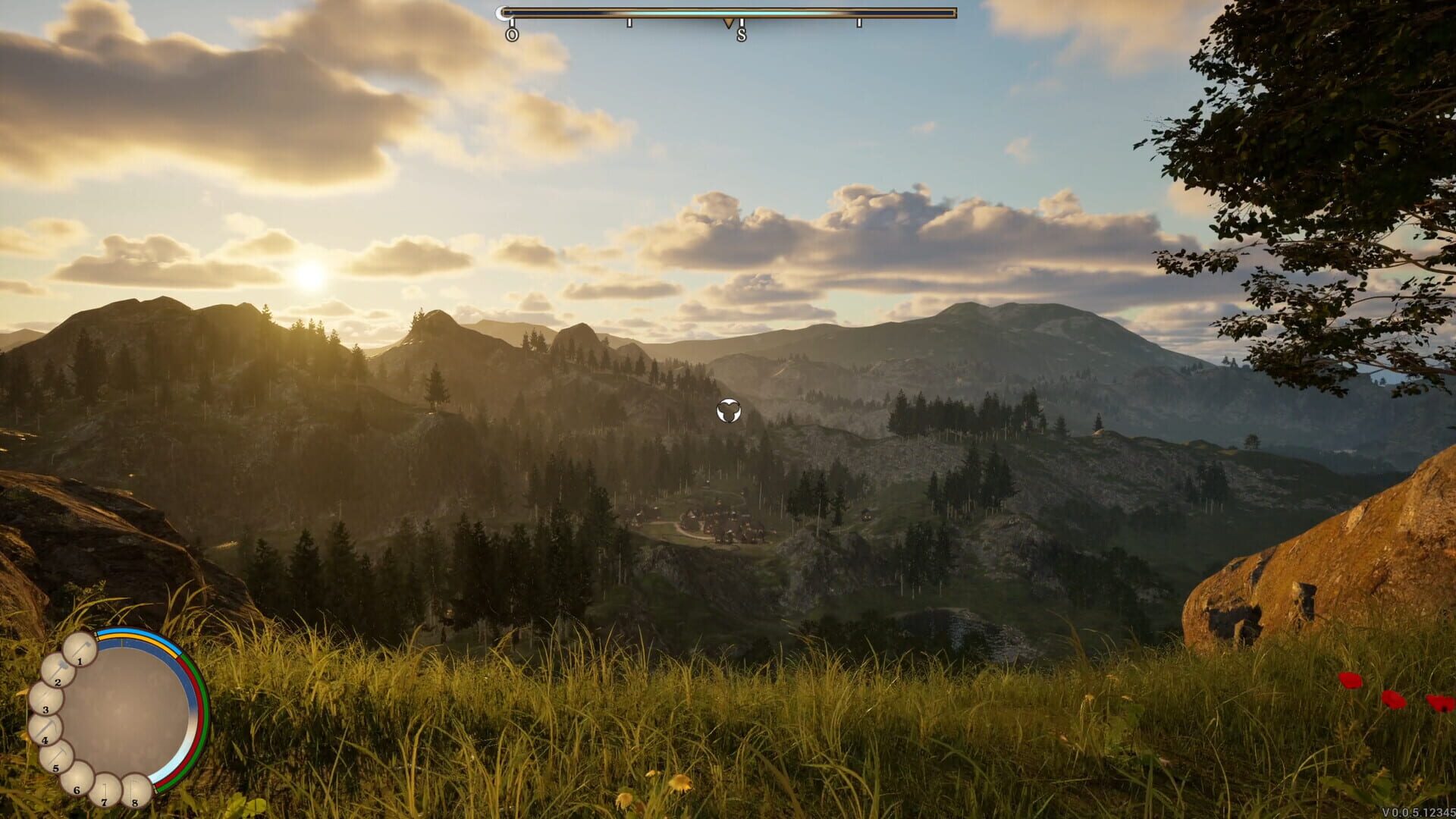Click the O marker on the compass bar
Image resolution: width=1456 pixels, height=819 pixels.
coord(512,34)
